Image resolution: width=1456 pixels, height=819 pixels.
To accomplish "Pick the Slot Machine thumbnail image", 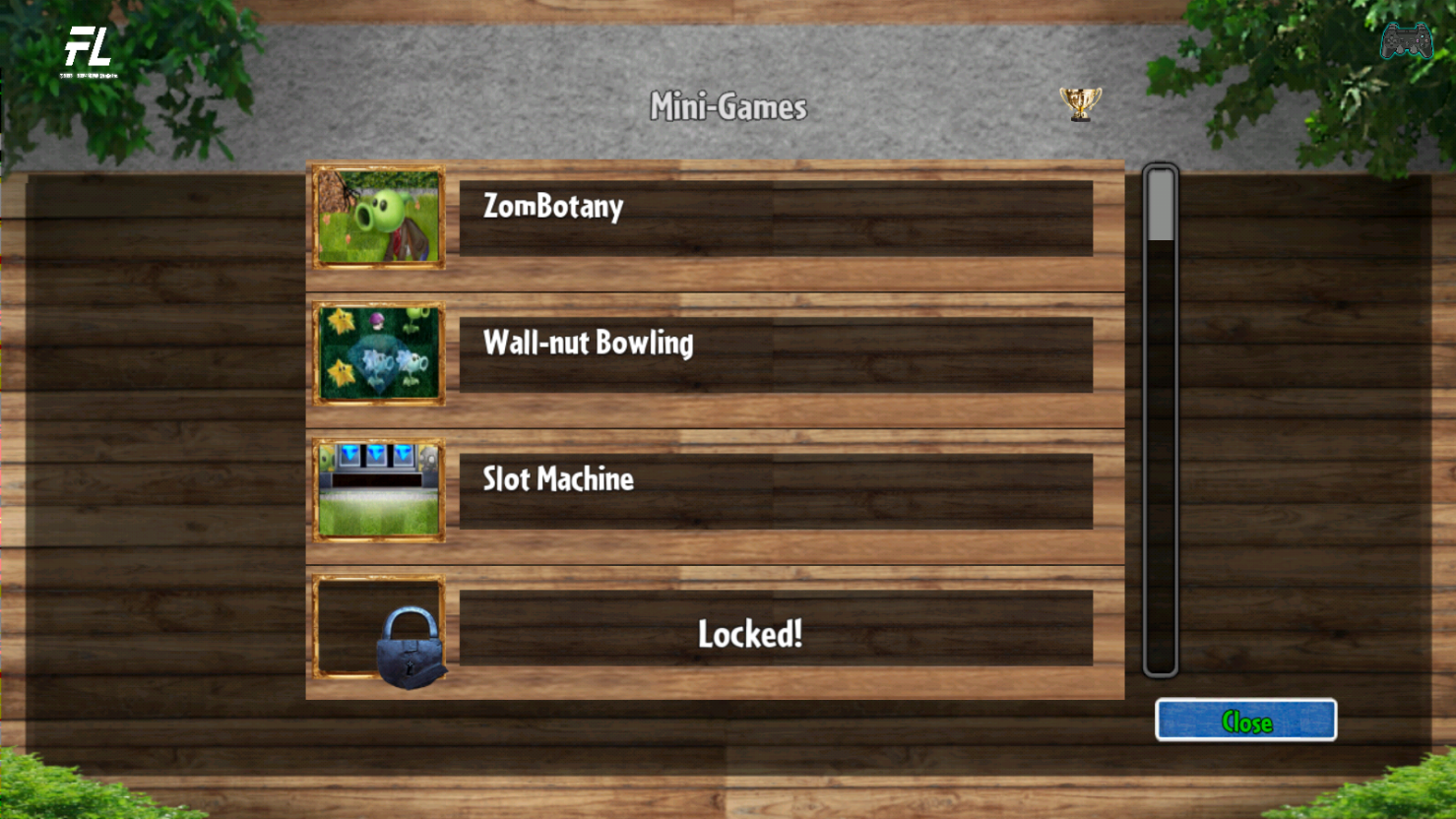I will click(379, 491).
